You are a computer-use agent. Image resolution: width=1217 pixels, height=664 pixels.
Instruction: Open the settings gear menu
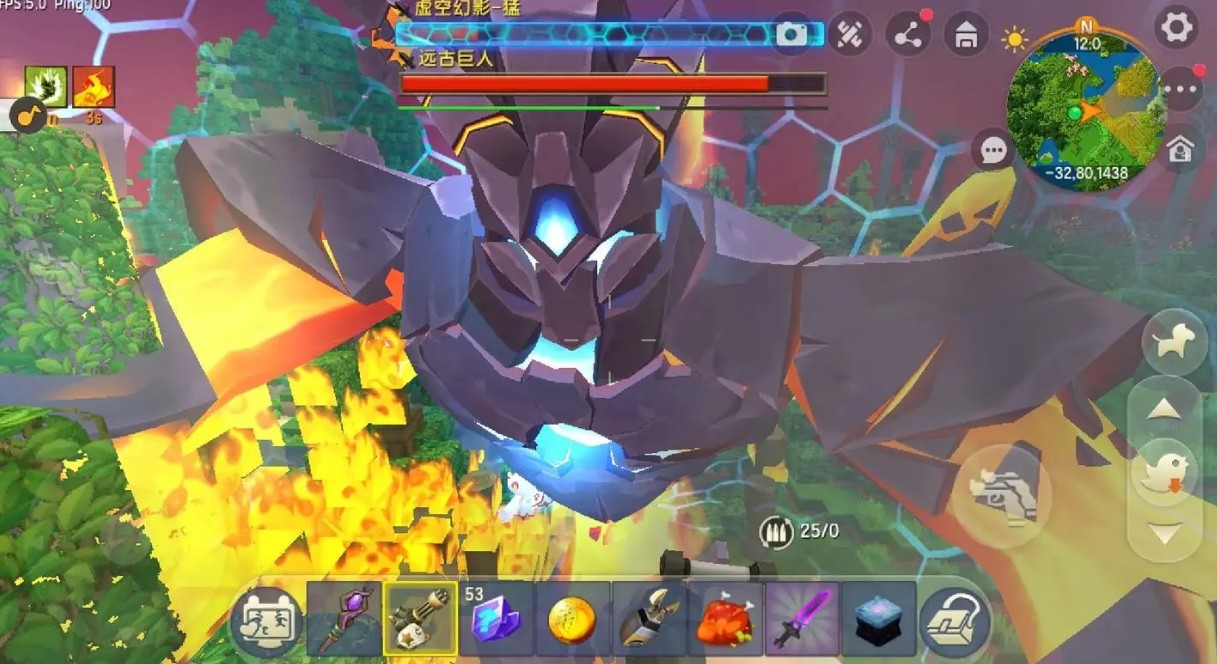coord(1176,27)
